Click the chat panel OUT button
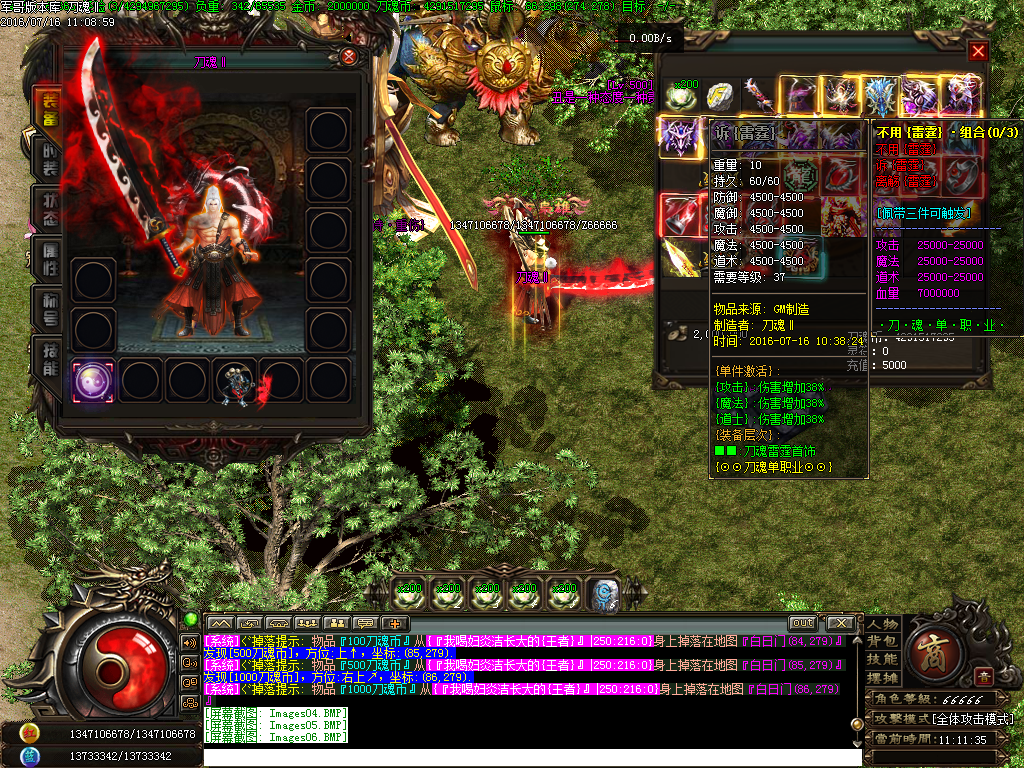This screenshot has height=768, width=1024. pos(802,622)
